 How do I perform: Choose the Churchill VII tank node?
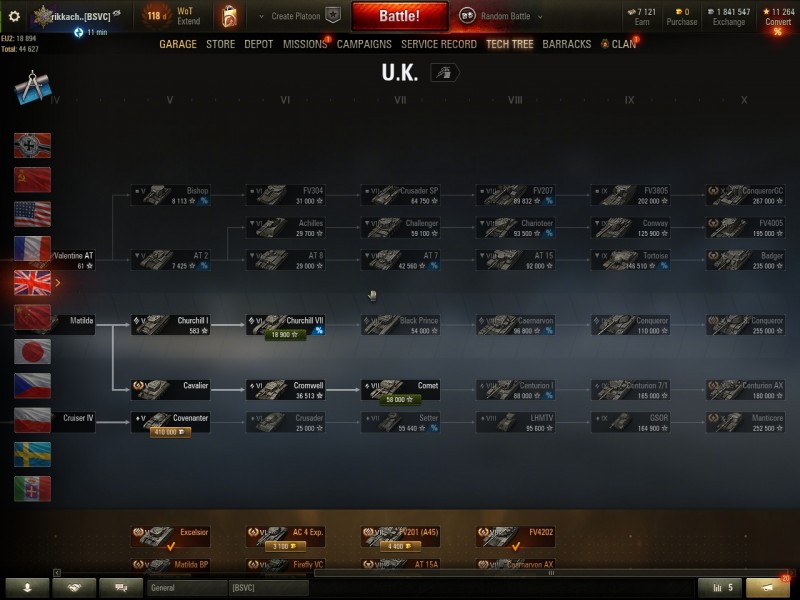tap(284, 326)
